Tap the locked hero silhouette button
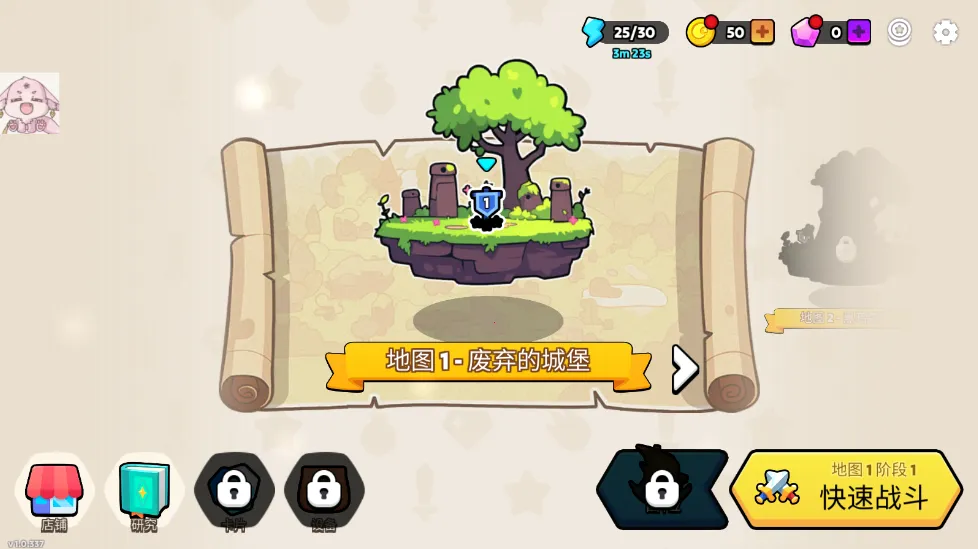The image size is (978, 549). click(x=662, y=489)
